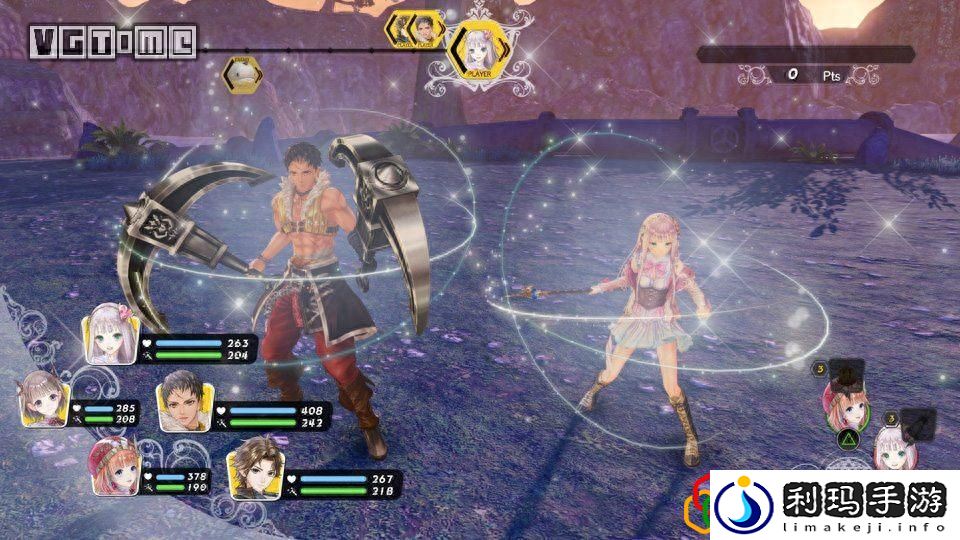Select the enemy turn marker on timeline
The width and height of the screenshot is (960, 540).
click(x=241, y=72)
